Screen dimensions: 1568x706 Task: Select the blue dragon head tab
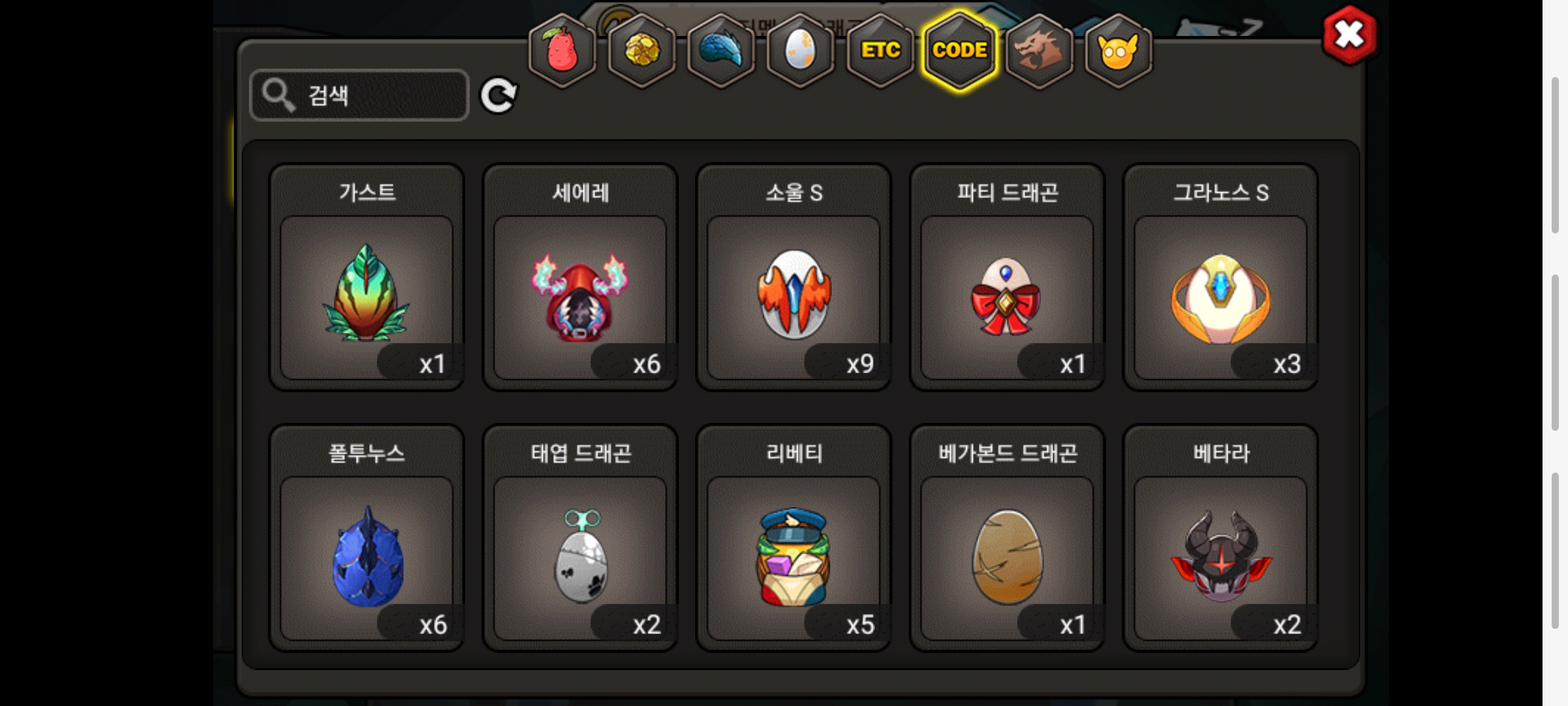coord(721,50)
